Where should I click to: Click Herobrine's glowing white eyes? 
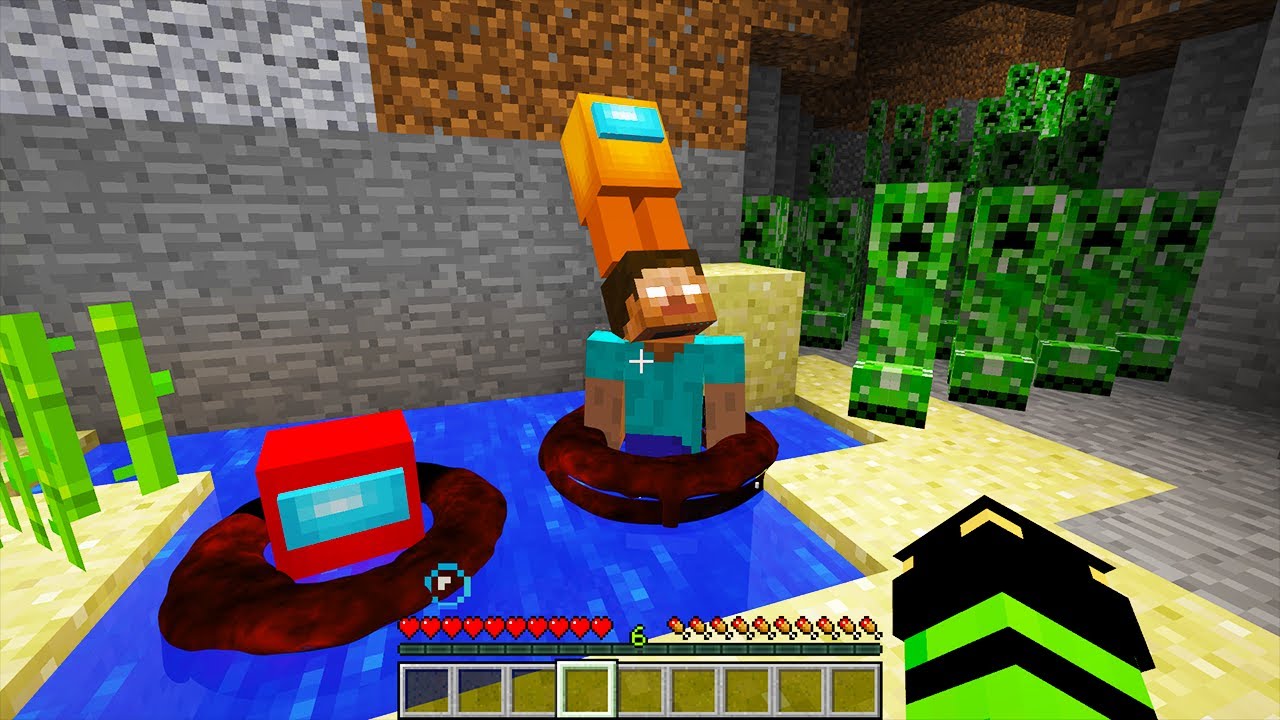[674, 288]
